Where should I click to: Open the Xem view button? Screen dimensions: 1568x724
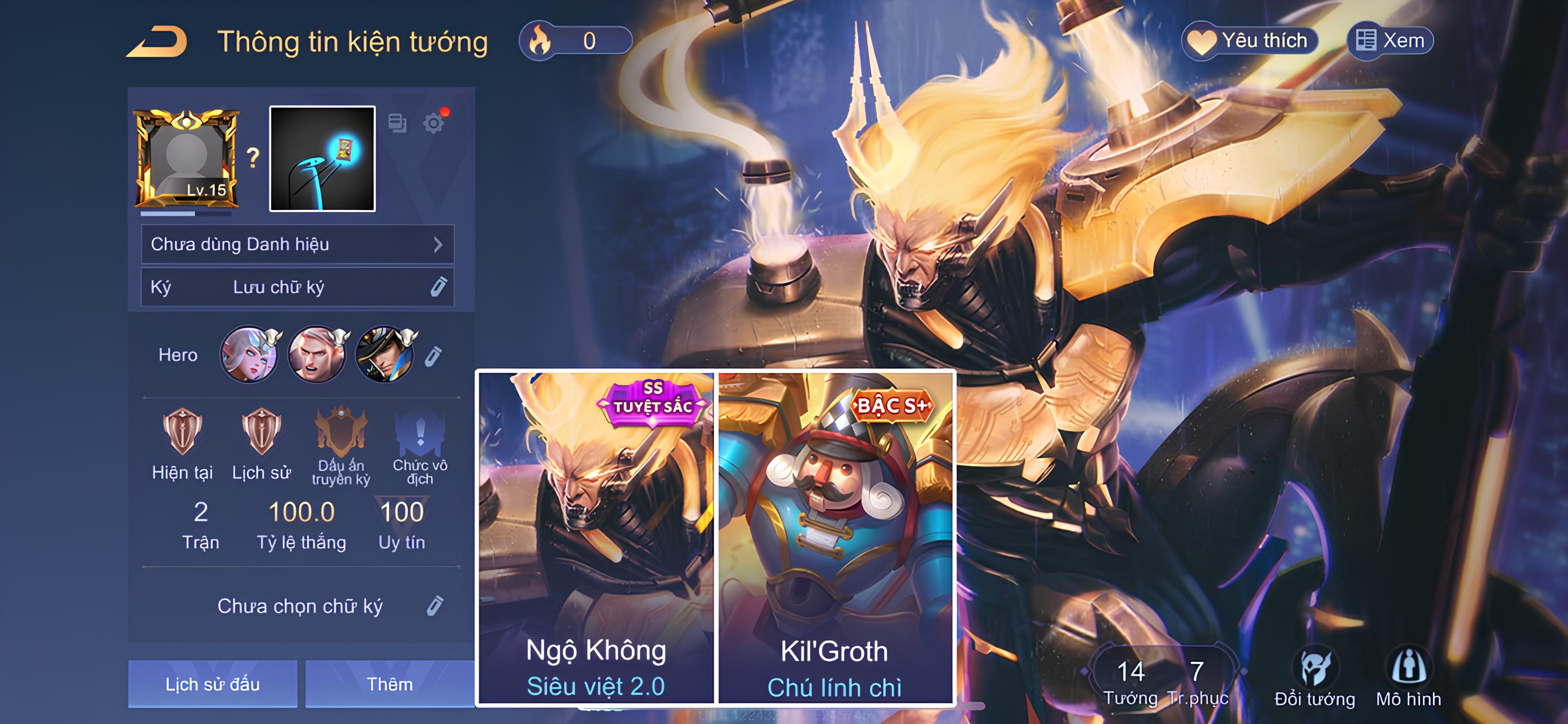[x=1390, y=41]
